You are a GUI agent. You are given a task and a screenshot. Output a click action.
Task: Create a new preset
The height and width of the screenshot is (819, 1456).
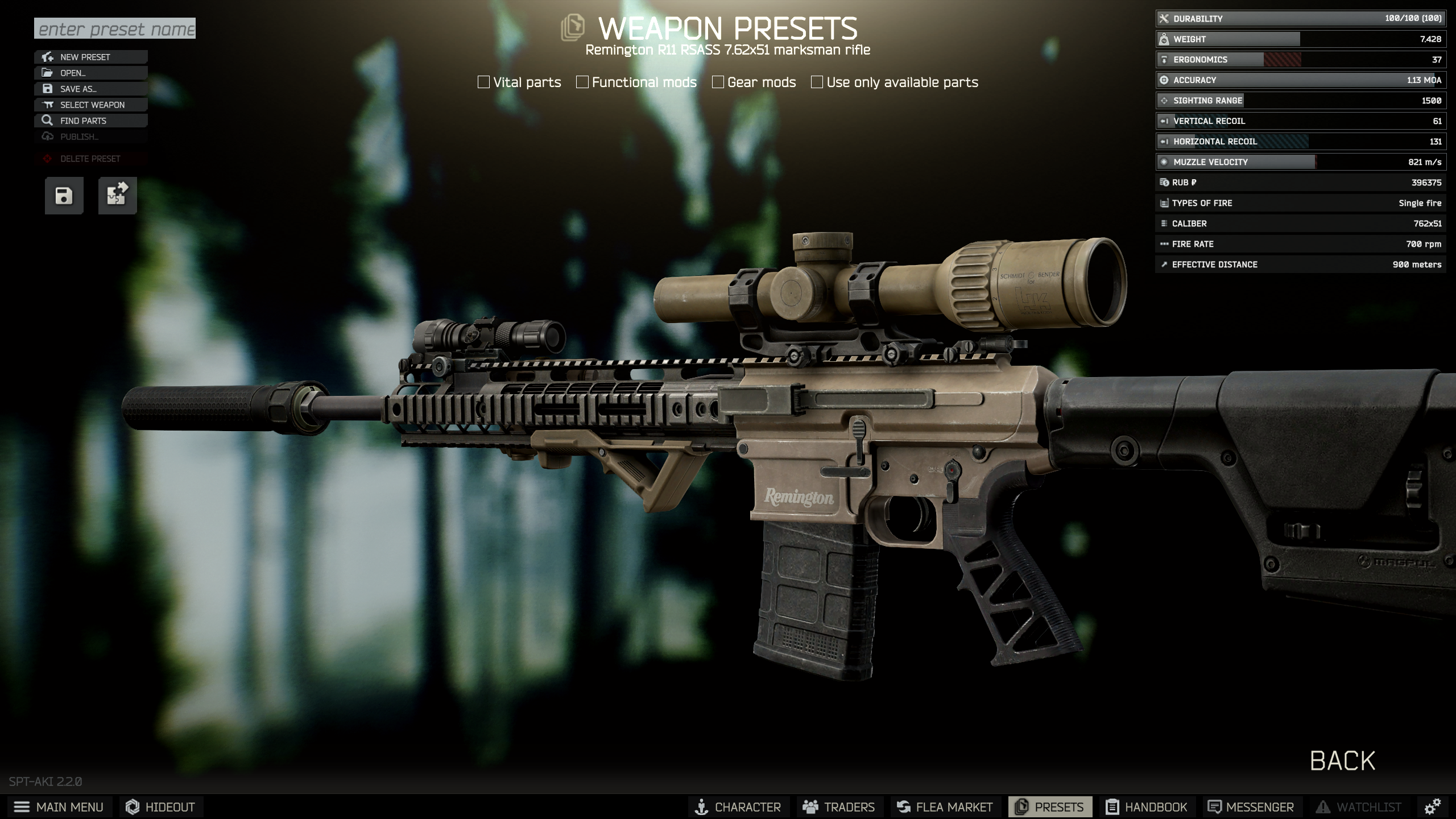point(91,57)
